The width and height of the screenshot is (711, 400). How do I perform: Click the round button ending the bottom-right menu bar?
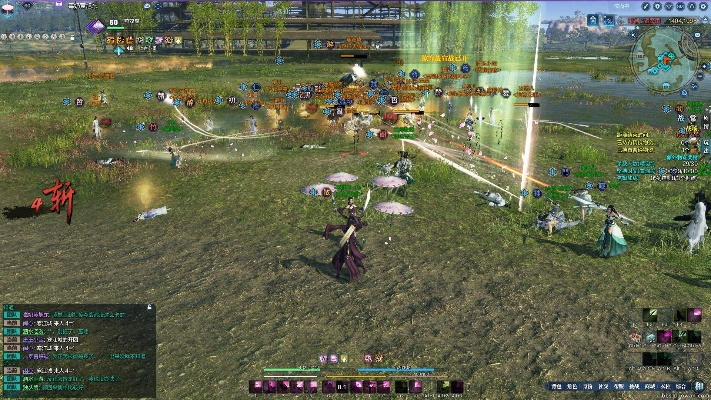click(698, 386)
